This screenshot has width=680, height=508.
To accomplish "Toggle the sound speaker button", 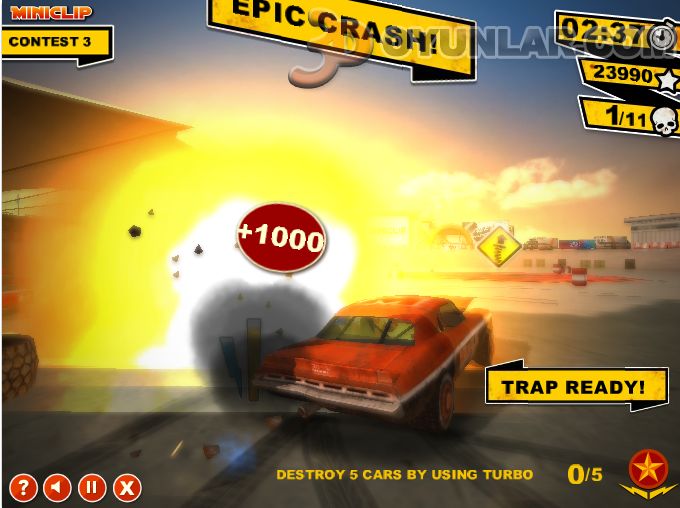I will (57, 488).
